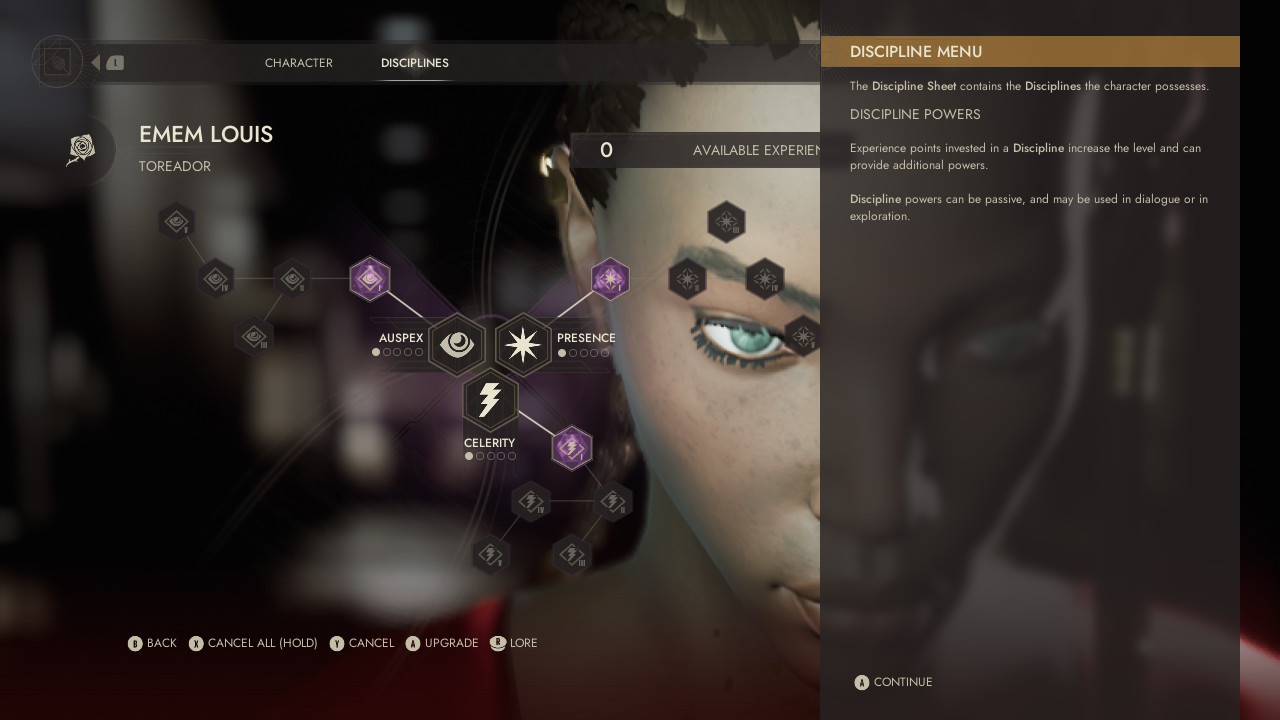Select the purple Presence level I power
Image resolution: width=1280 pixels, height=720 pixels.
coord(610,279)
